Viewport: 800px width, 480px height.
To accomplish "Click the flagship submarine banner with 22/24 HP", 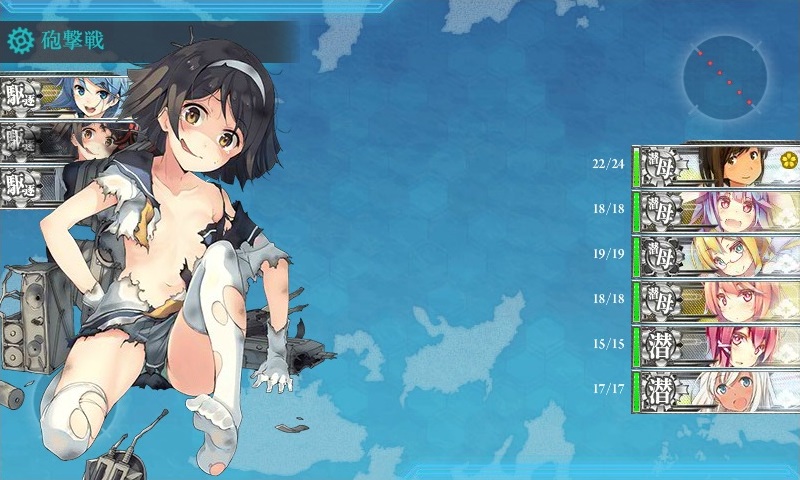I will (717, 163).
